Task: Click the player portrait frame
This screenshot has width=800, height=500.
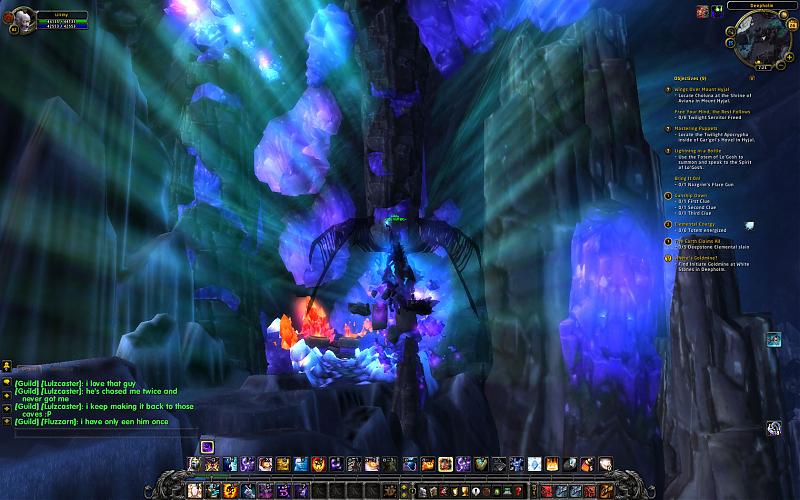Action: pyautogui.click(x=21, y=18)
